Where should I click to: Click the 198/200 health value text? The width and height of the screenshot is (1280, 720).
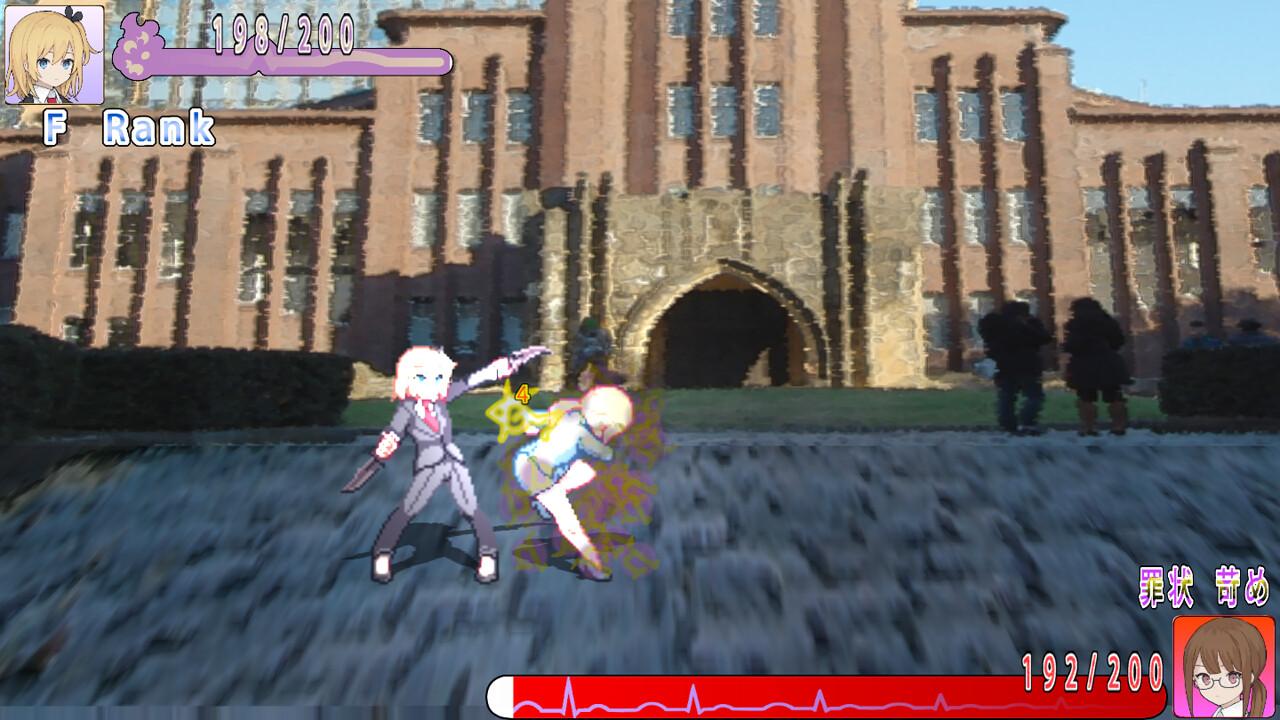(x=283, y=38)
